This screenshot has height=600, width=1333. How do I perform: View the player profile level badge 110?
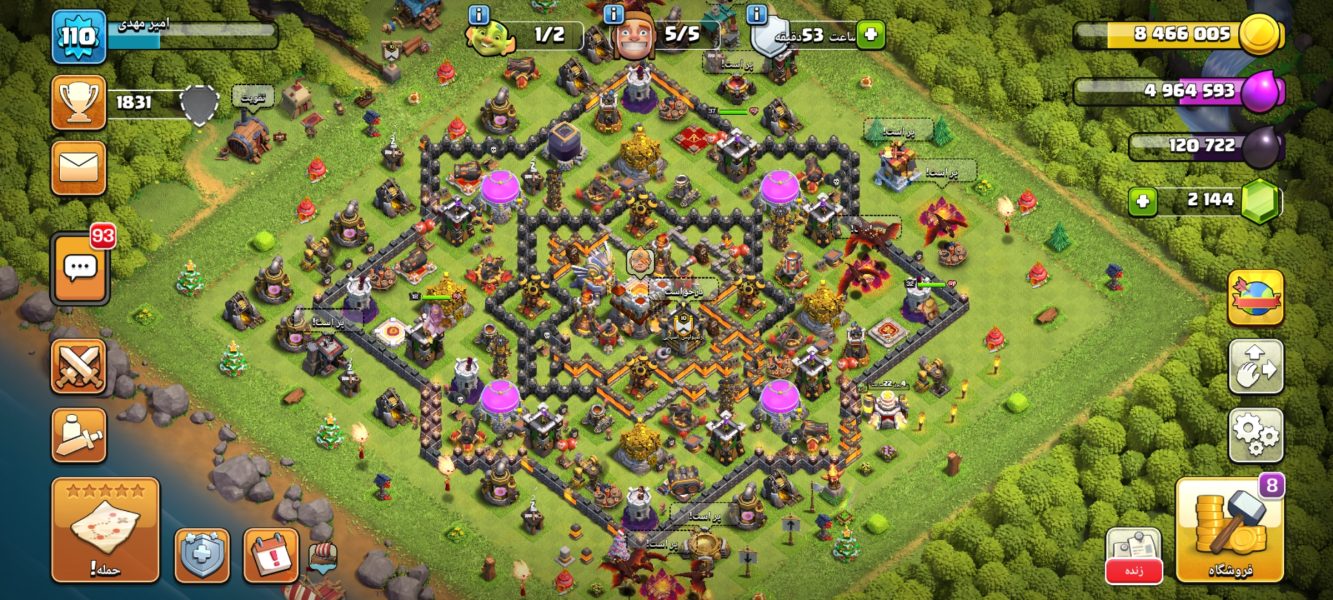tap(79, 37)
